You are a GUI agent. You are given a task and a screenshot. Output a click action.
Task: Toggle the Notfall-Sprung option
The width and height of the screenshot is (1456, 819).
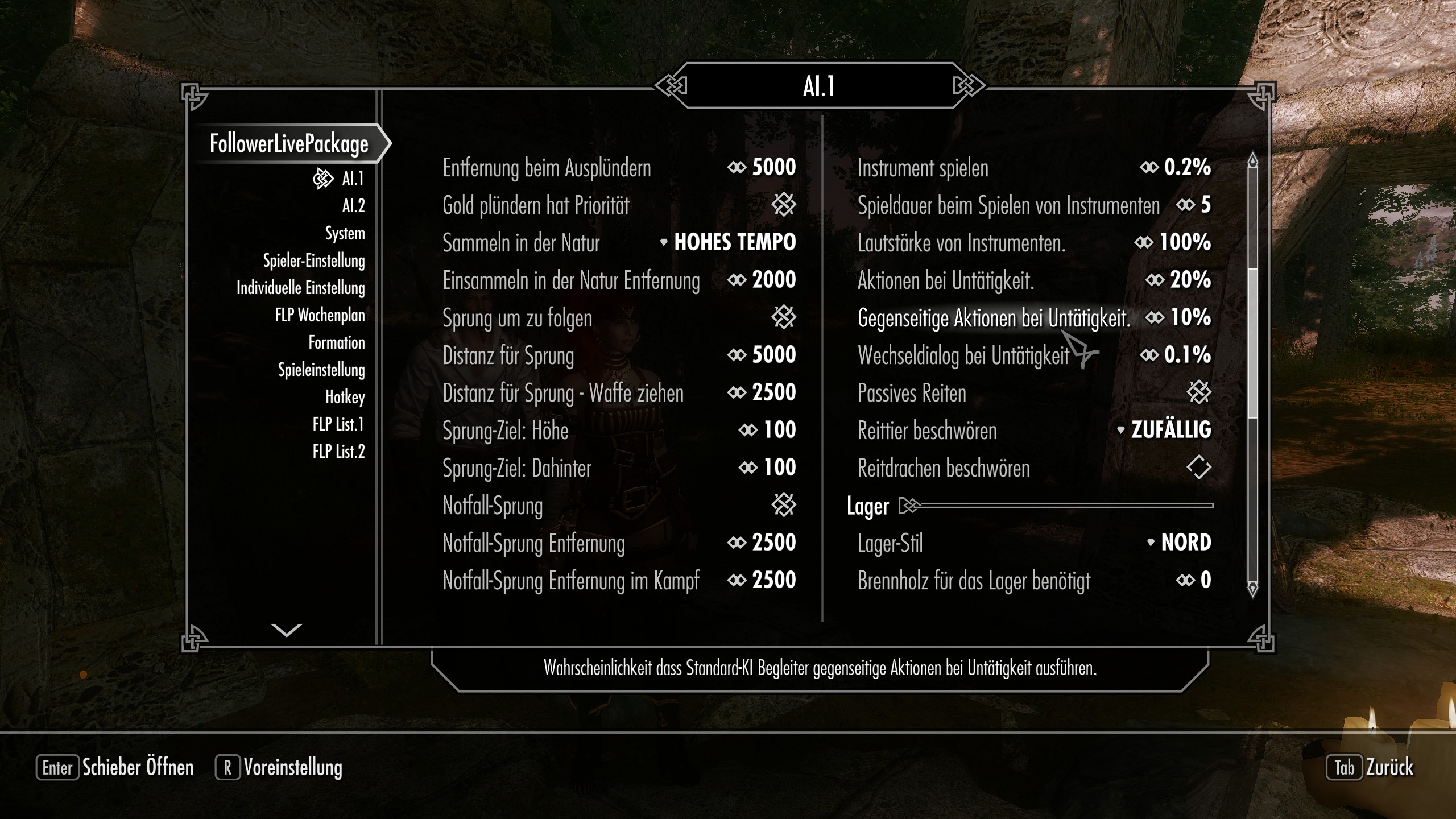tap(783, 506)
